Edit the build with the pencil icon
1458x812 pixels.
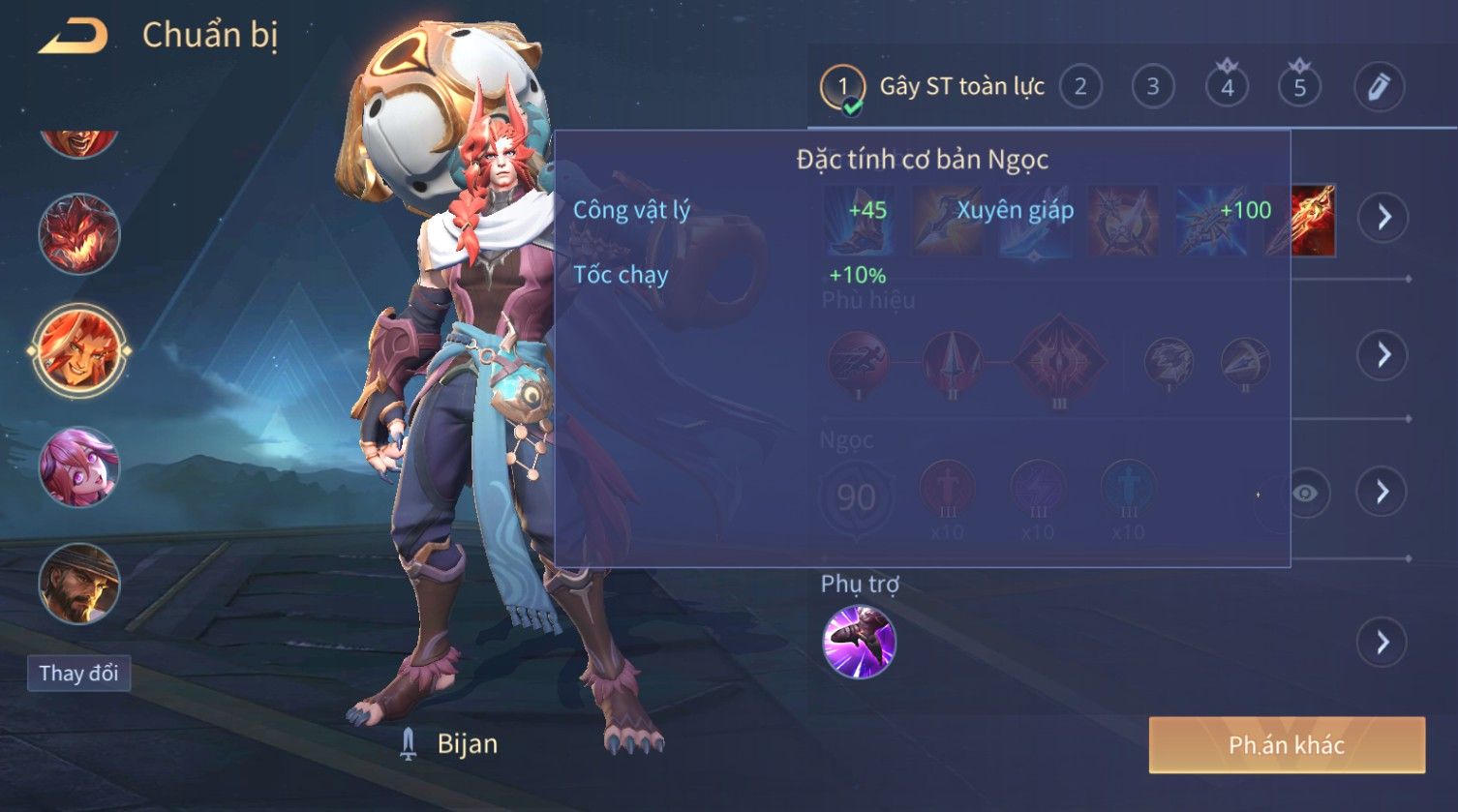point(1378,87)
